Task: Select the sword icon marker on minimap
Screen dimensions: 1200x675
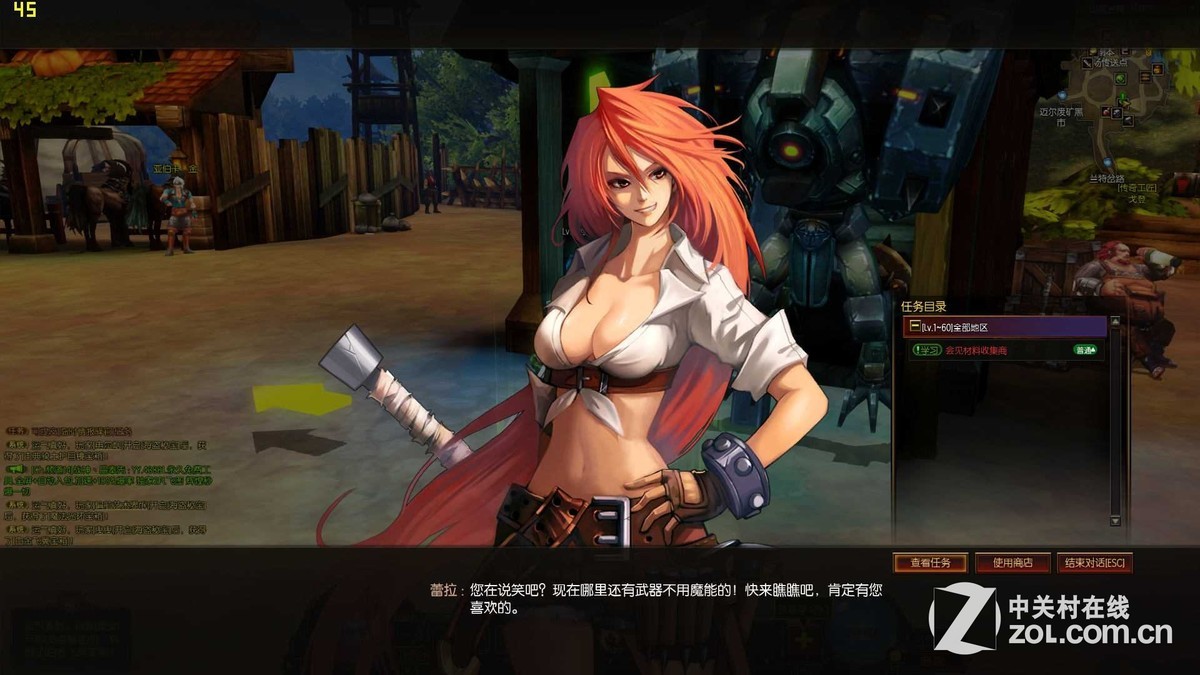Action: (x=1087, y=62)
